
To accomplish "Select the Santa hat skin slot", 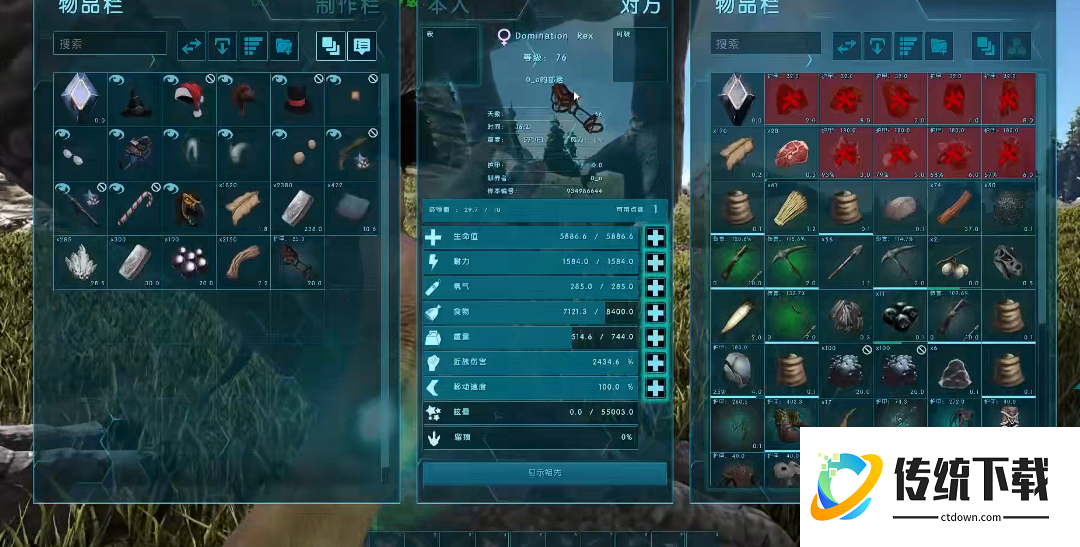I will [188, 99].
